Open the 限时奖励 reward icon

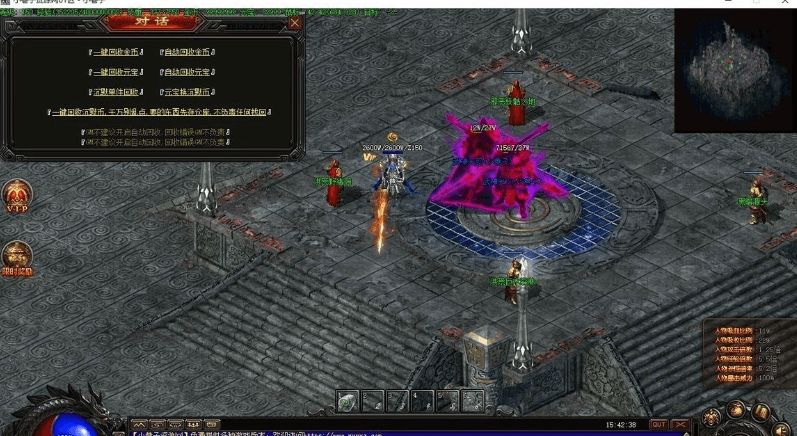pyautogui.click(x=16, y=257)
